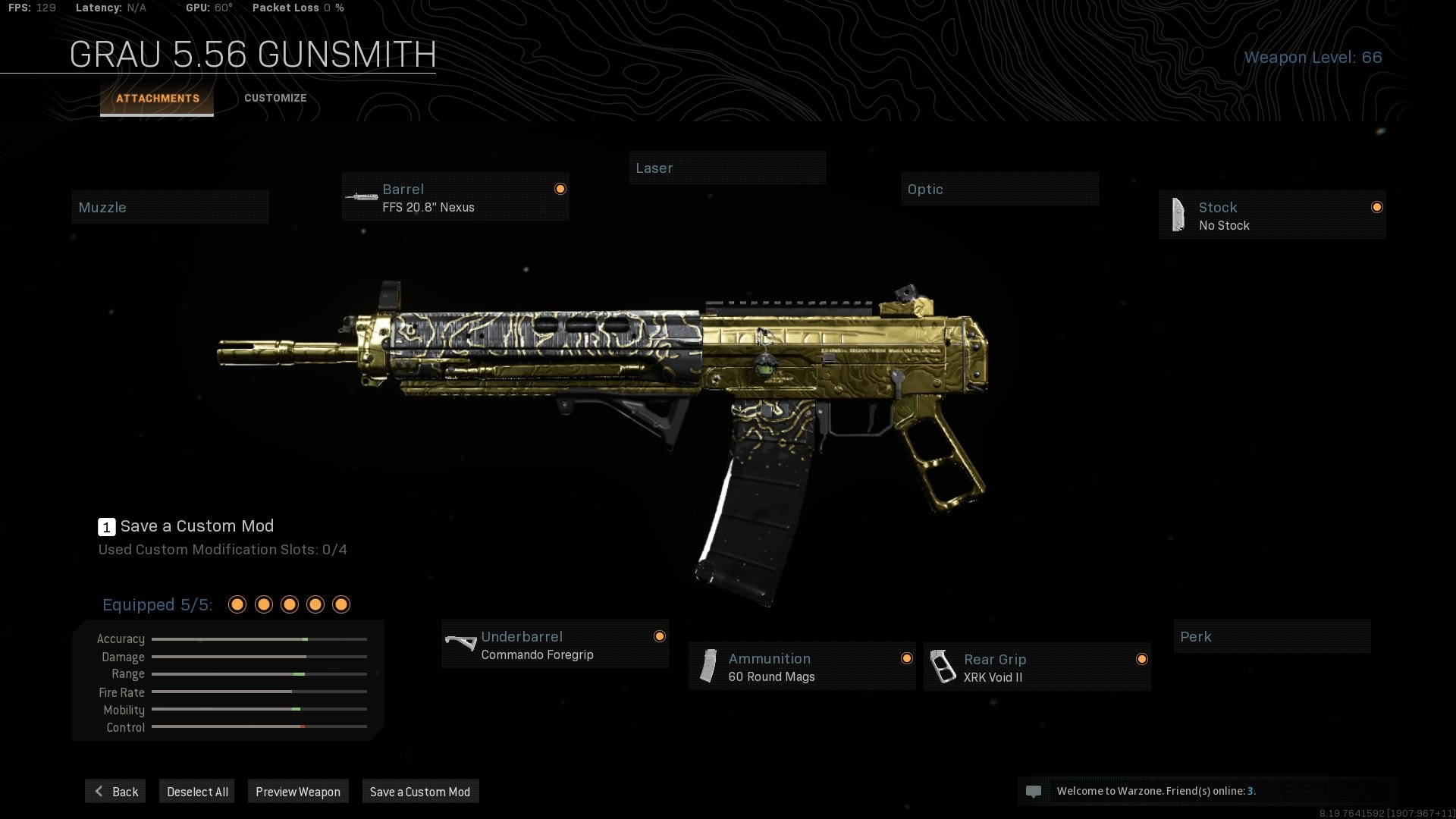Screen dimensions: 1456x819
Task: Click the Deselect All button
Action: click(196, 791)
